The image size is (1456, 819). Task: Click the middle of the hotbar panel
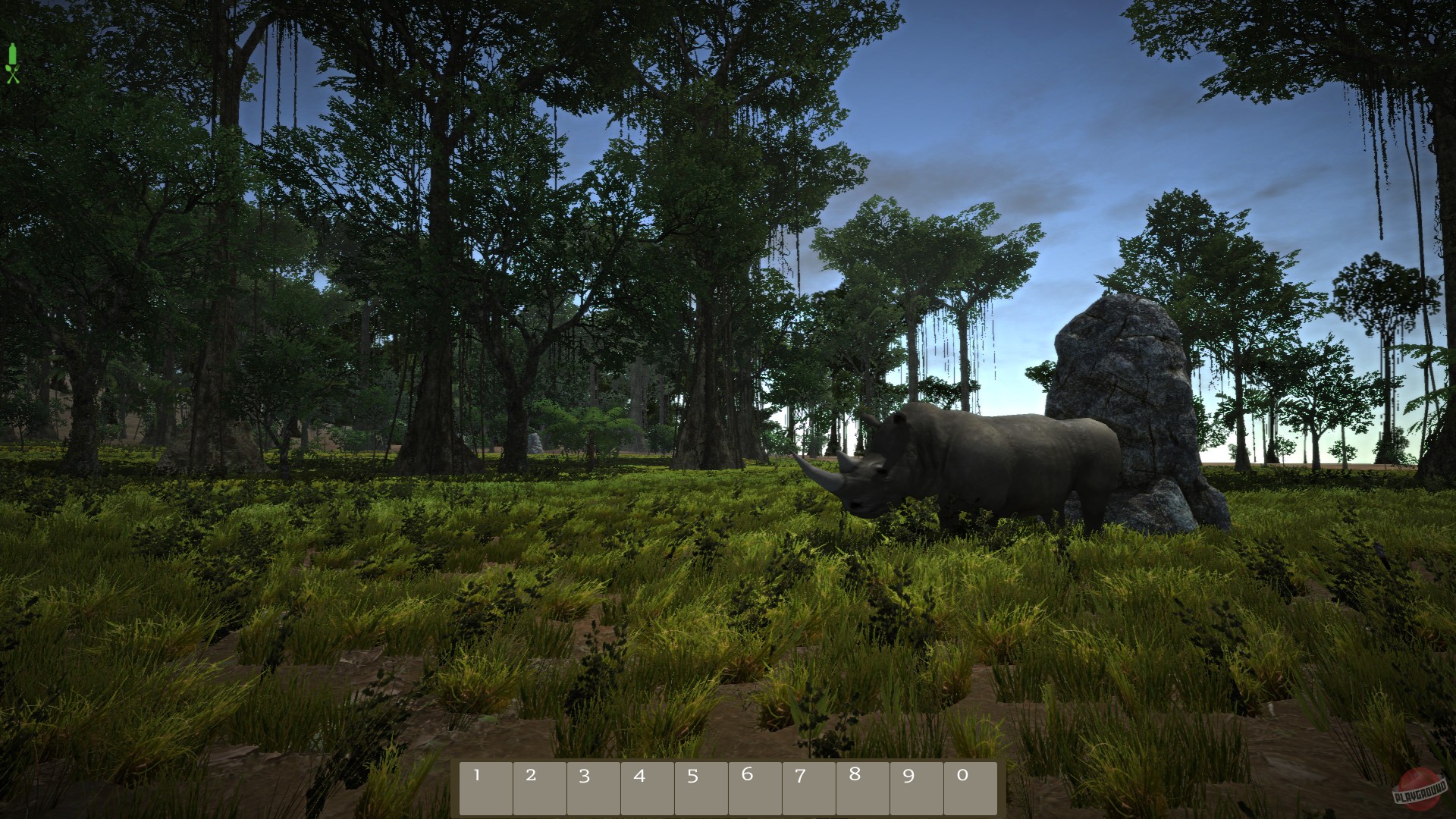point(728,787)
